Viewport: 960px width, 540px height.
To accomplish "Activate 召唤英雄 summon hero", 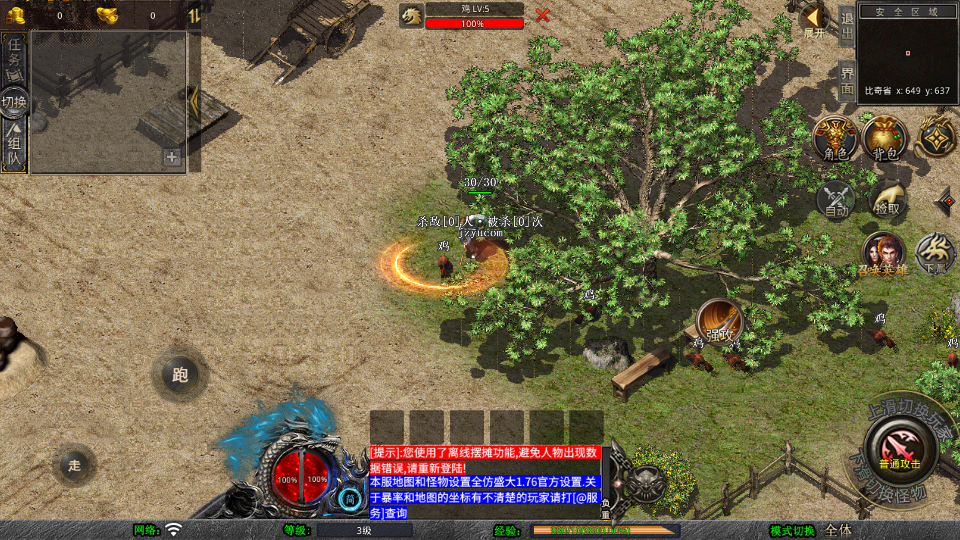I will (x=883, y=254).
